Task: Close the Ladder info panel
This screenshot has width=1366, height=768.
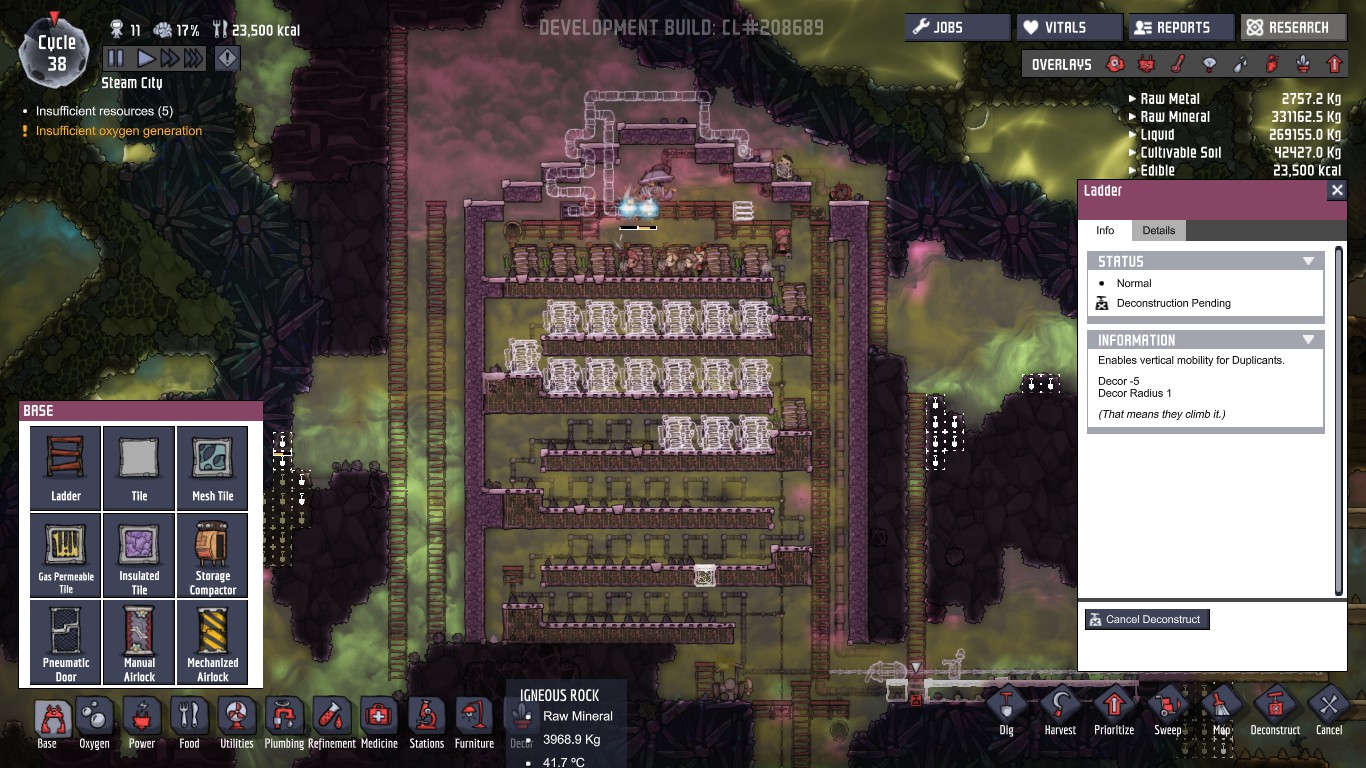Action: tap(1337, 190)
